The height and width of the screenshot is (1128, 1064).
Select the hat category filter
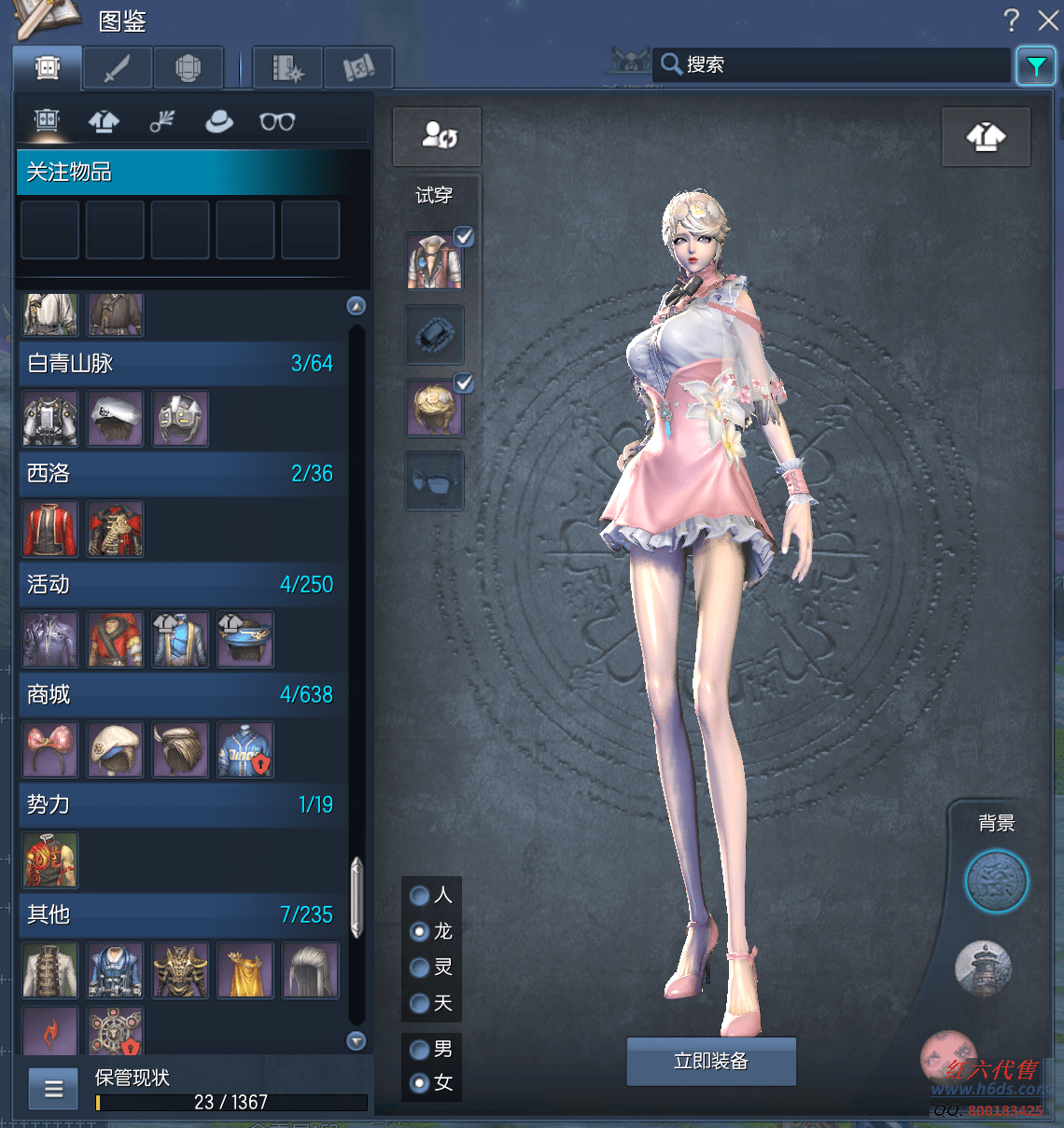219,121
